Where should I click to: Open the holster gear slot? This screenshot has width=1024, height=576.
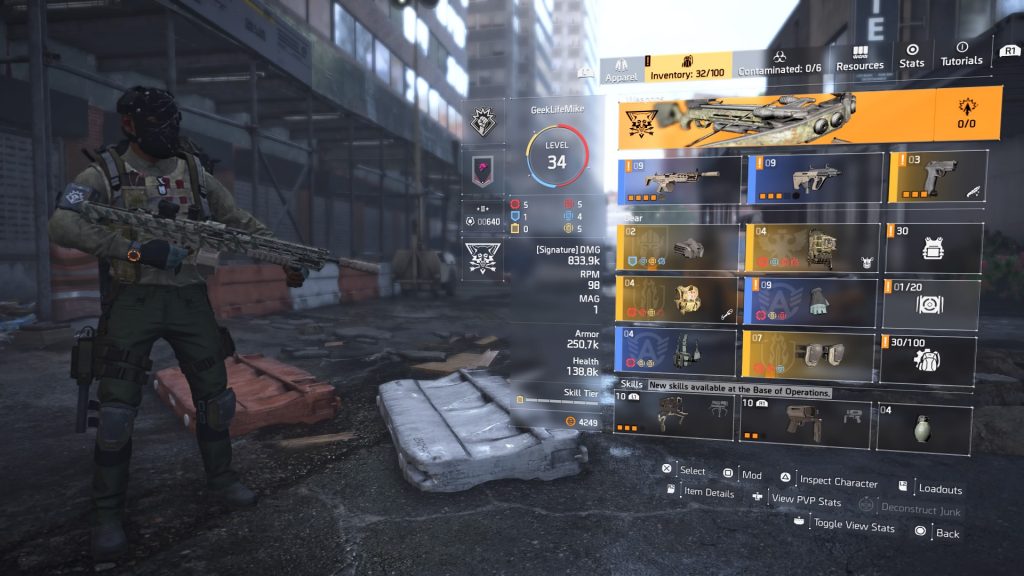[x=679, y=351]
